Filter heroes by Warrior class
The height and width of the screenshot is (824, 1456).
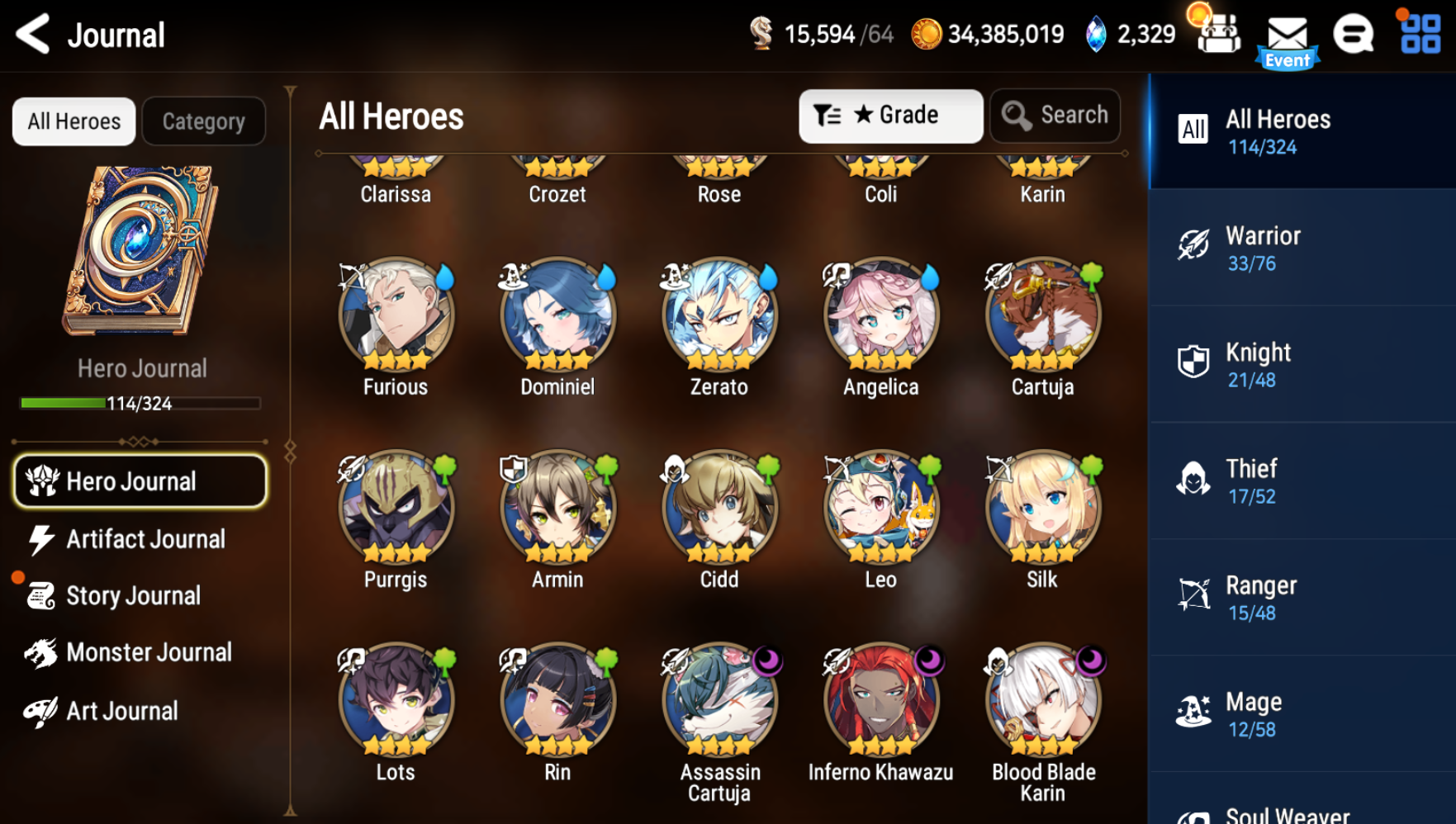click(x=1302, y=248)
